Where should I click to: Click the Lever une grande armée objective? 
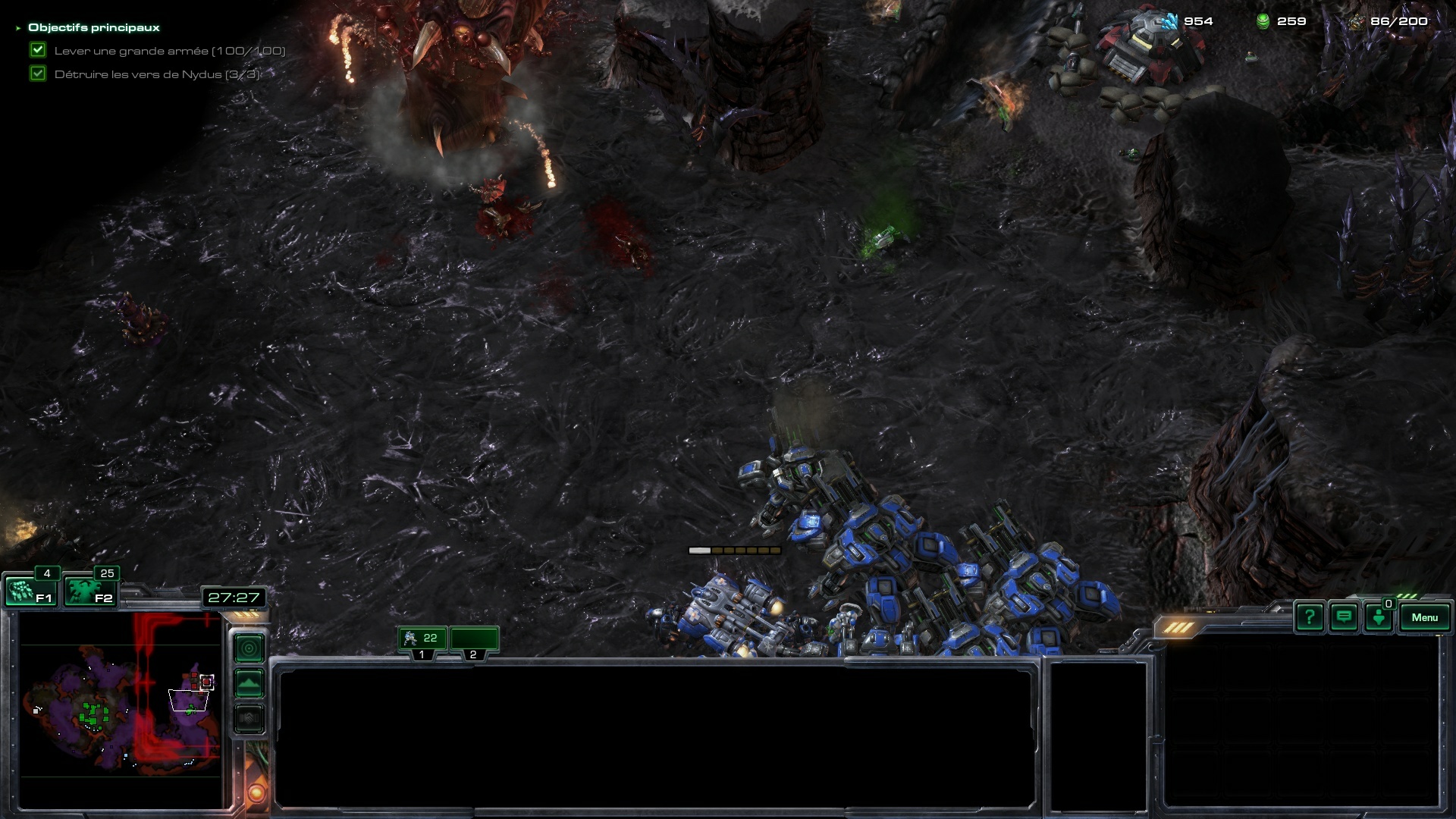tap(169, 51)
